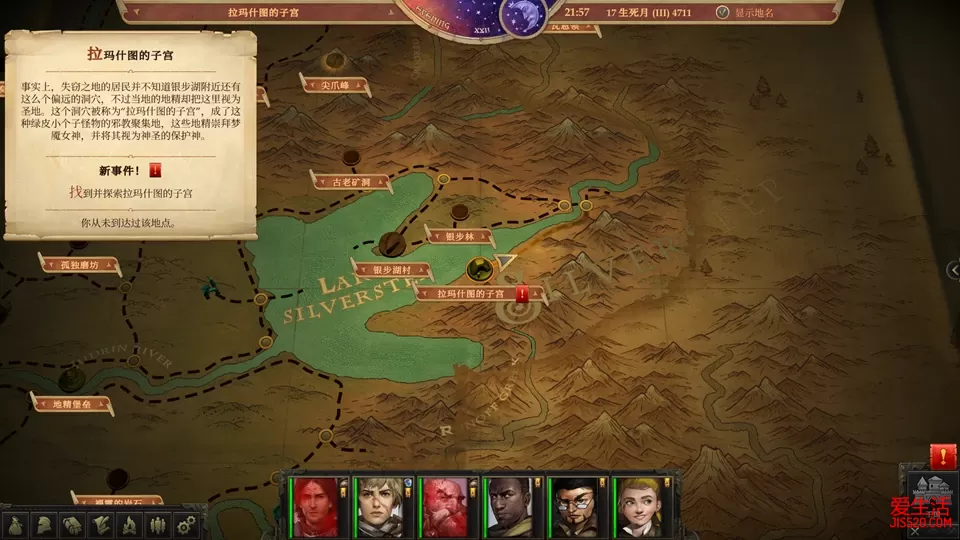Open the party group management icon

(157, 525)
